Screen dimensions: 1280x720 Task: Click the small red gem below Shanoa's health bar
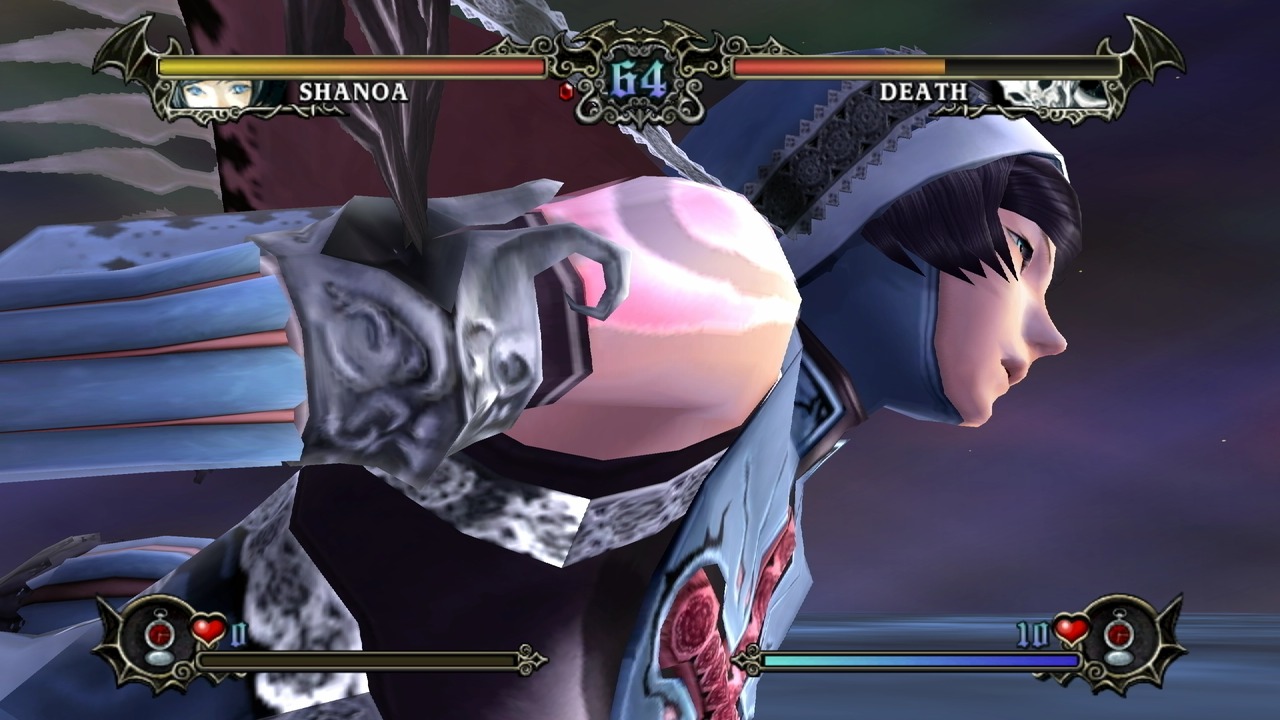coord(566,91)
